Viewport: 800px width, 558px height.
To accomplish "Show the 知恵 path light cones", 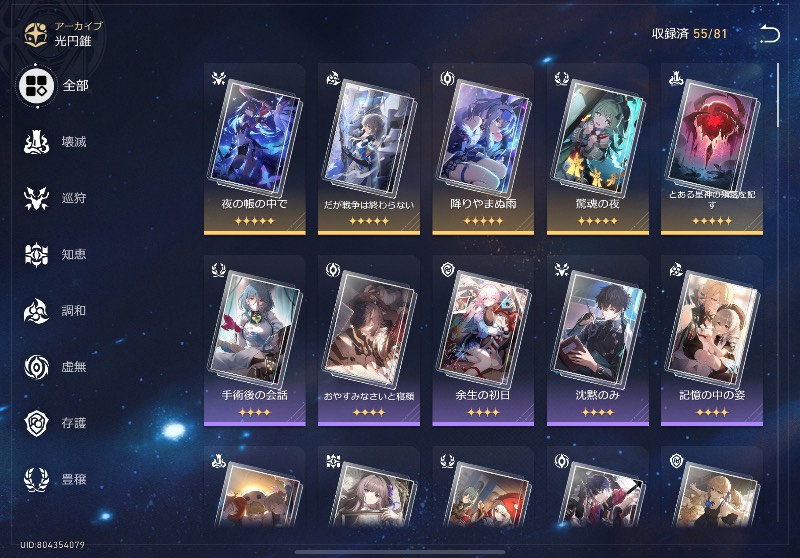I will pyautogui.click(x=57, y=254).
